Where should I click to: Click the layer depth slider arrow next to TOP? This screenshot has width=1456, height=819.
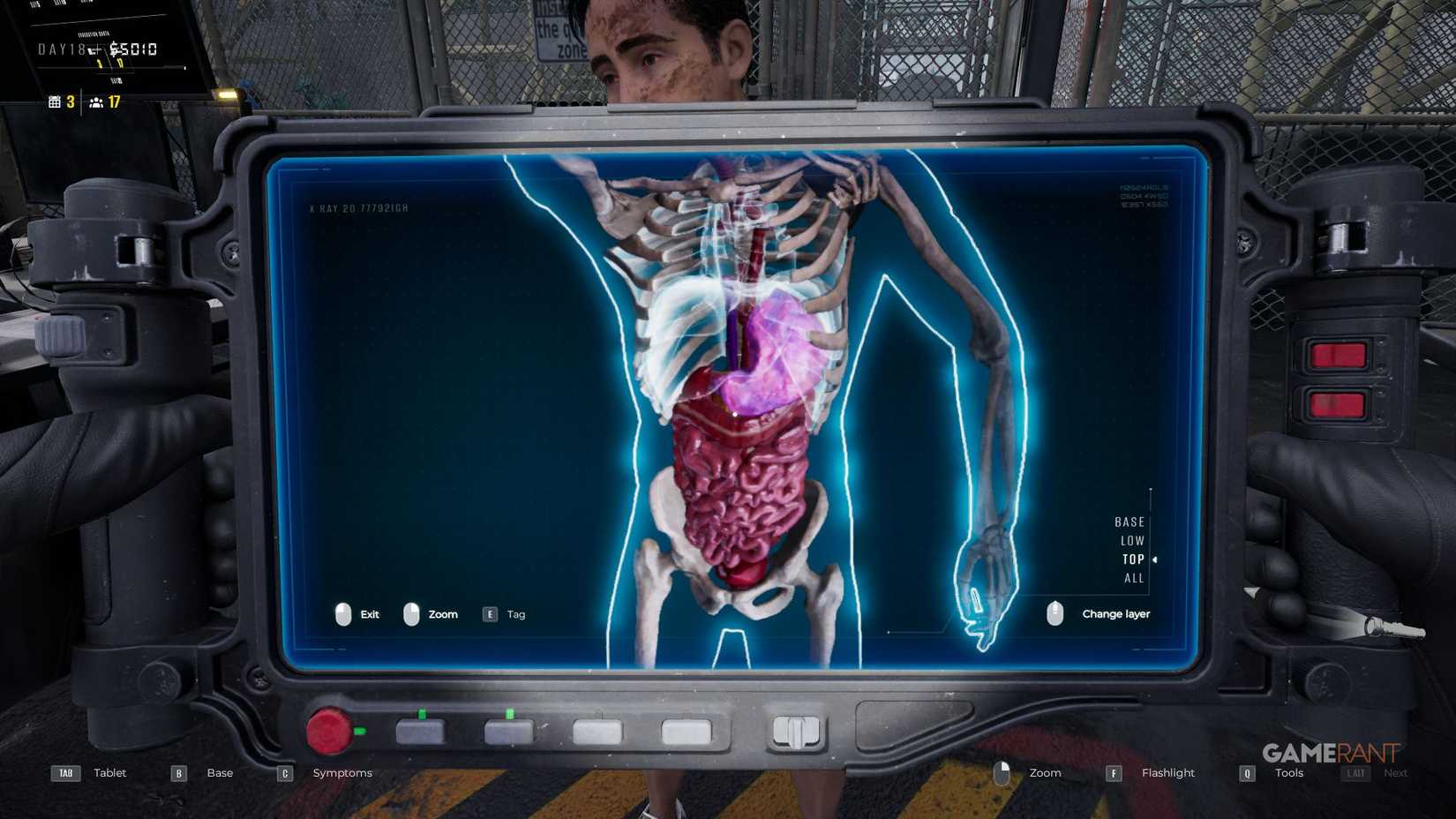[x=1156, y=559]
